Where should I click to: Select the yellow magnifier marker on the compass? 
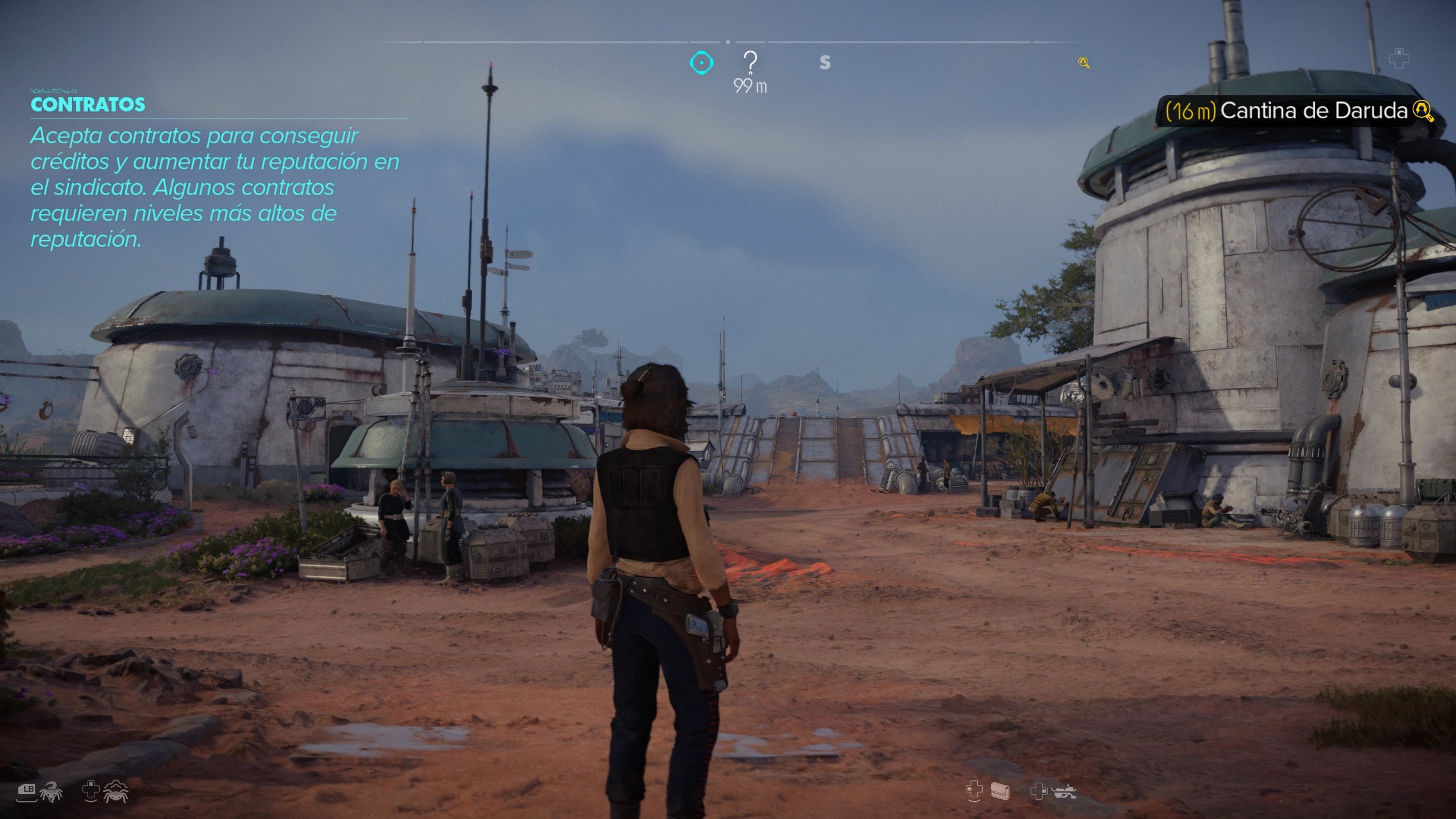coord(1083,63)
